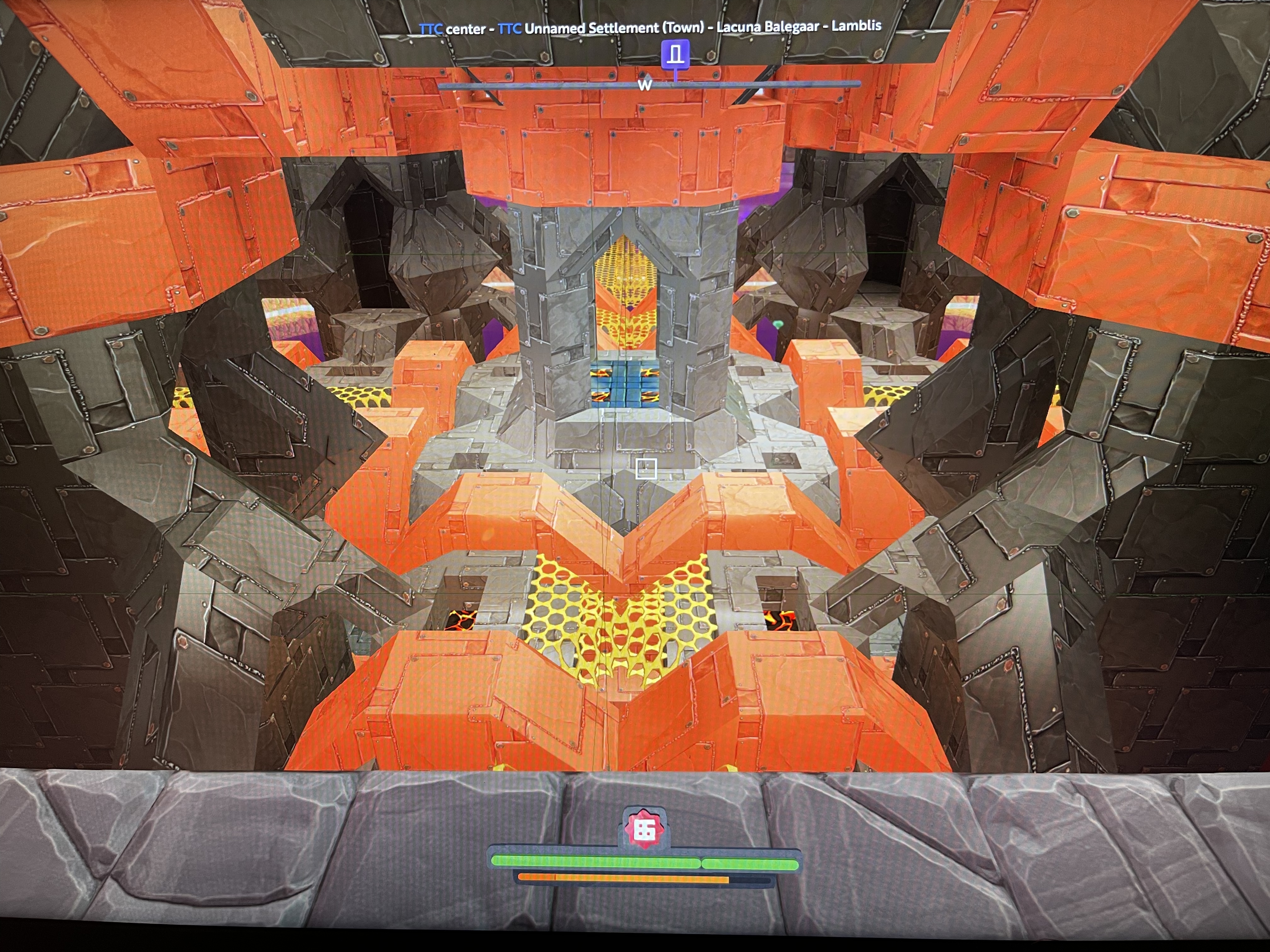Click the TTC Unnamed Settlement location text

coord(601,28)
